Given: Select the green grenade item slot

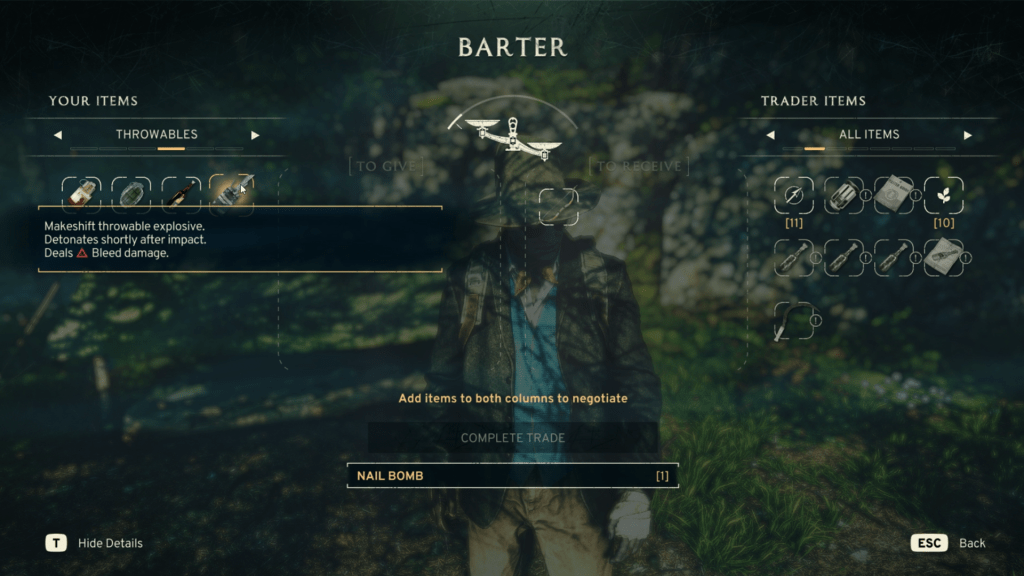Looking at the screenshot, I should [131, 193].
